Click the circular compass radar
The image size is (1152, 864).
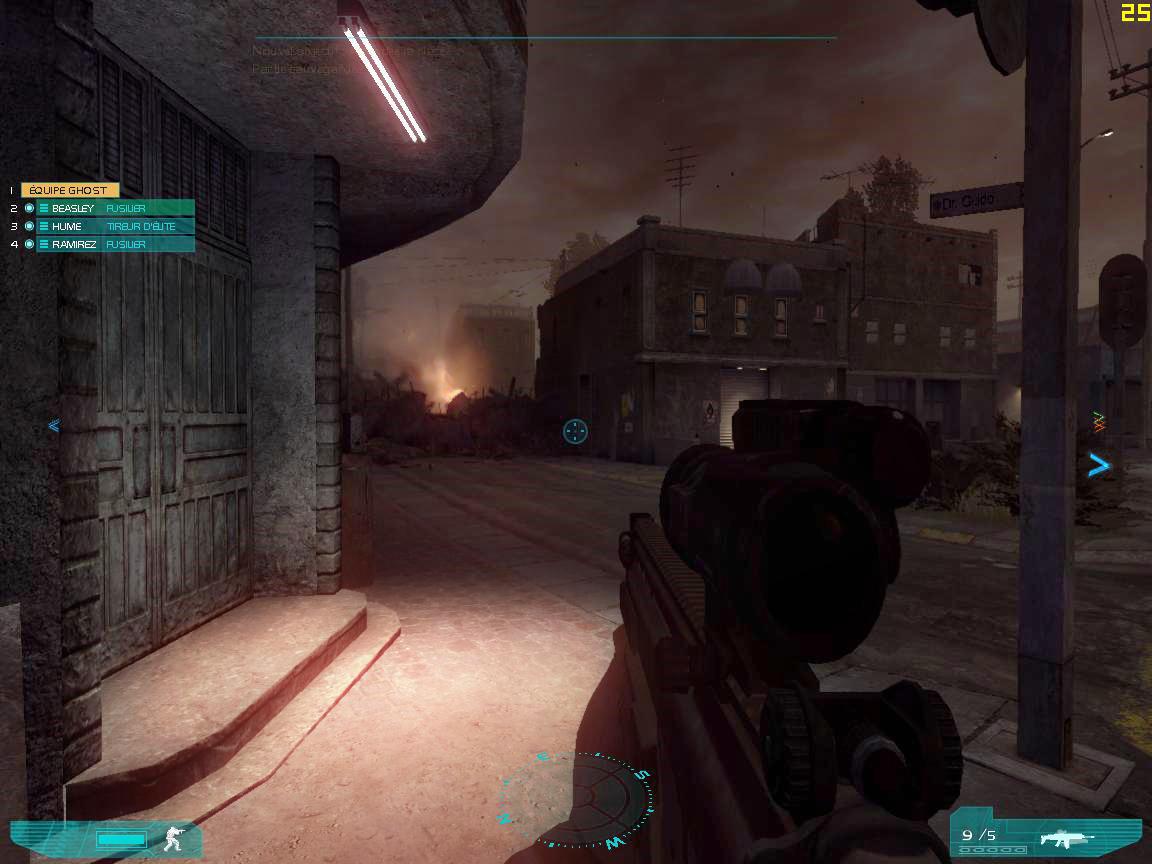coord(577,799)
